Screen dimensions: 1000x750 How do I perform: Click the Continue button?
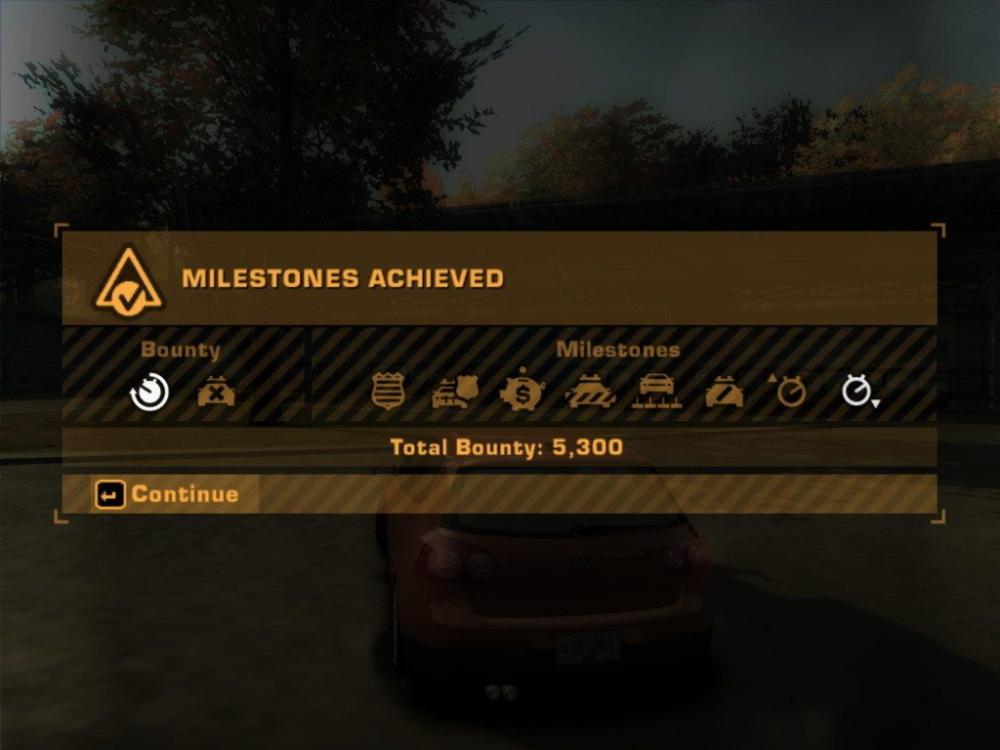coord(167,494)
